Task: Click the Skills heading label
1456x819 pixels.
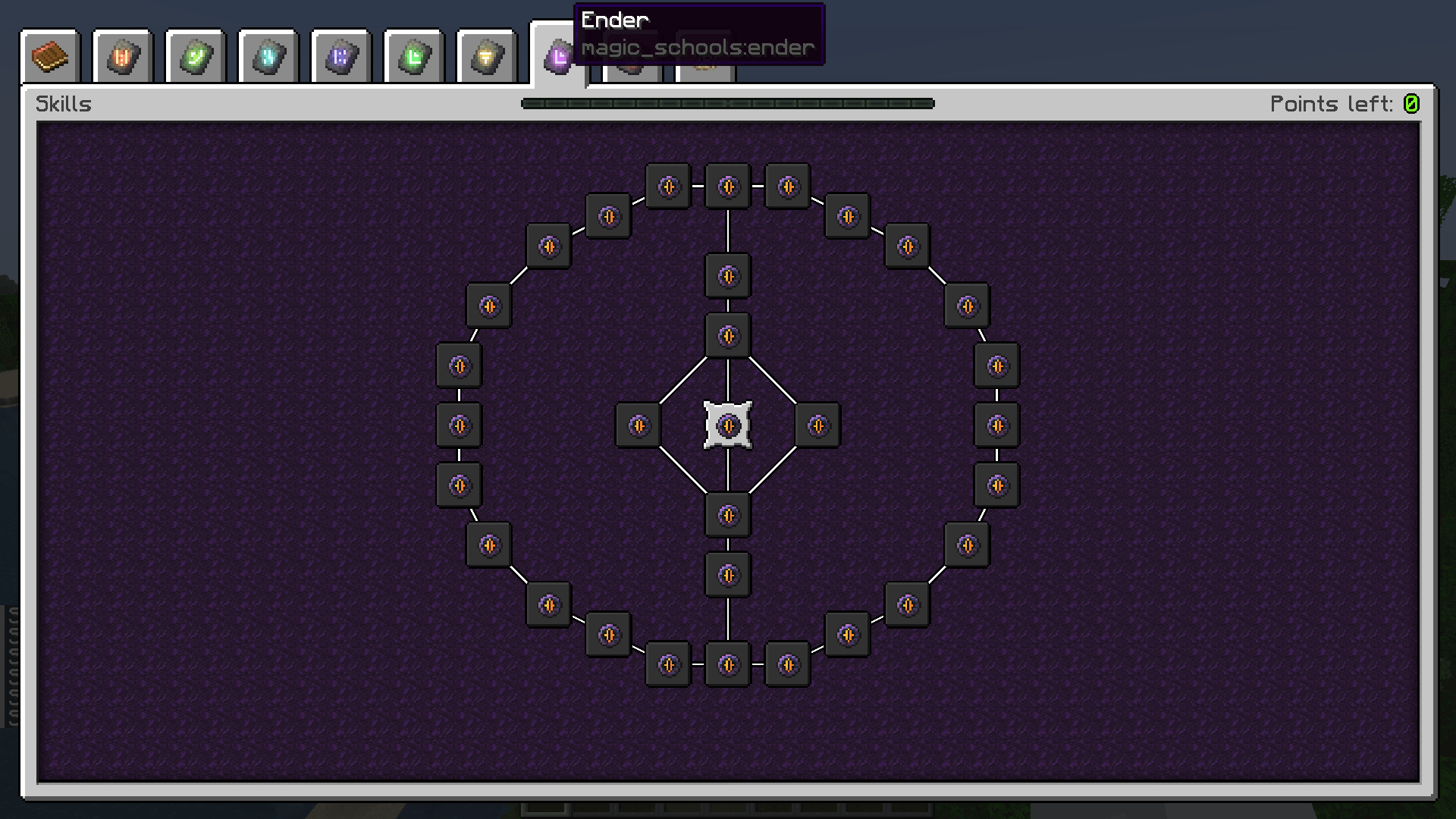Action: coord(64,104)
